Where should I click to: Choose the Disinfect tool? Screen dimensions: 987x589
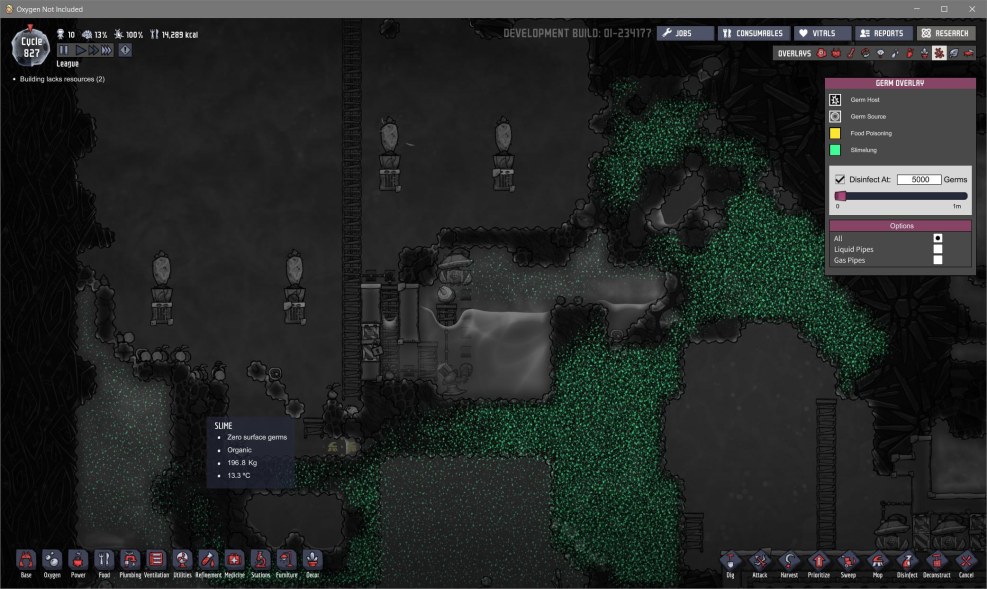click(x=907, y=562)
